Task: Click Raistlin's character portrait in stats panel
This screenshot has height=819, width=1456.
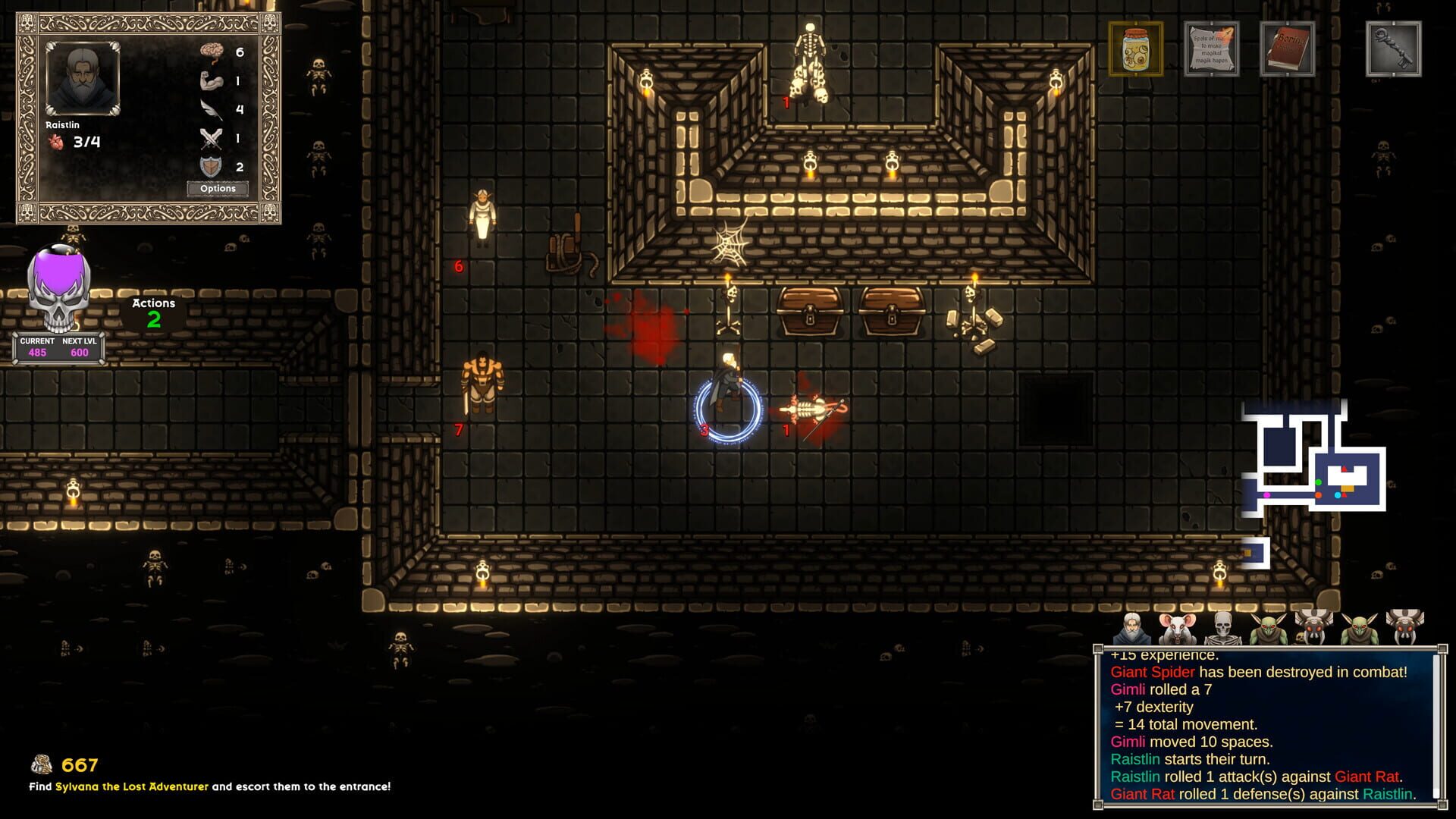Action: click(x=83, y=80)
